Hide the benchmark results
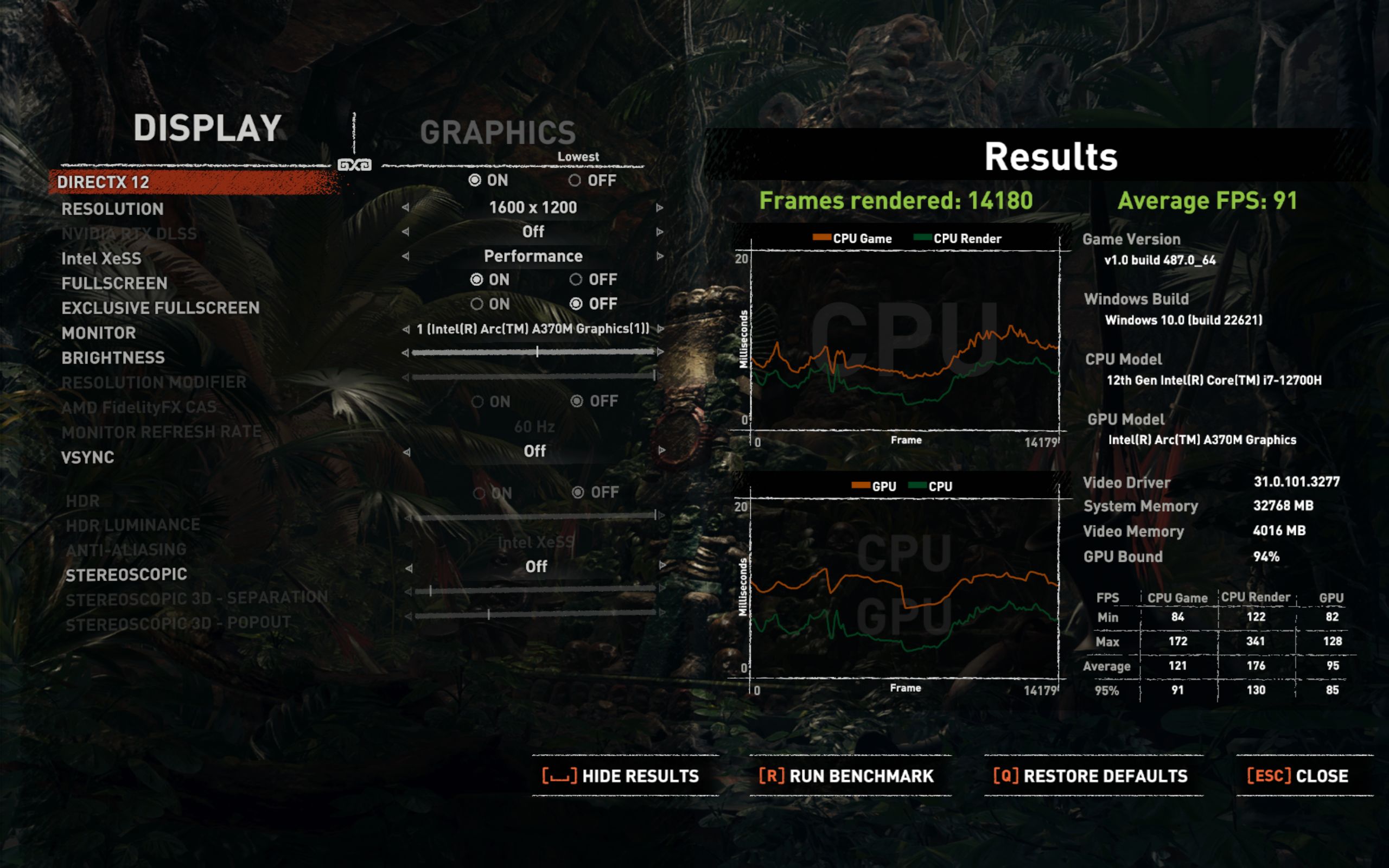This screenshot has height=868, width=1389. pos(622,776)
